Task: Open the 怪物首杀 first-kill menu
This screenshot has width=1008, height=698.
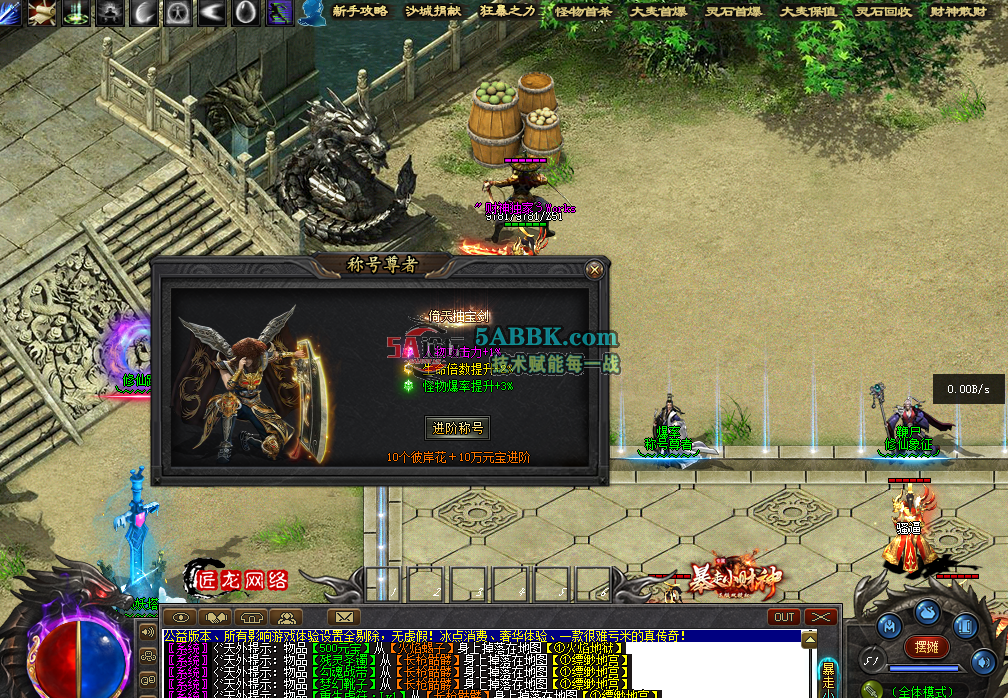Action: pyautogui.click(x=583, y=11)
